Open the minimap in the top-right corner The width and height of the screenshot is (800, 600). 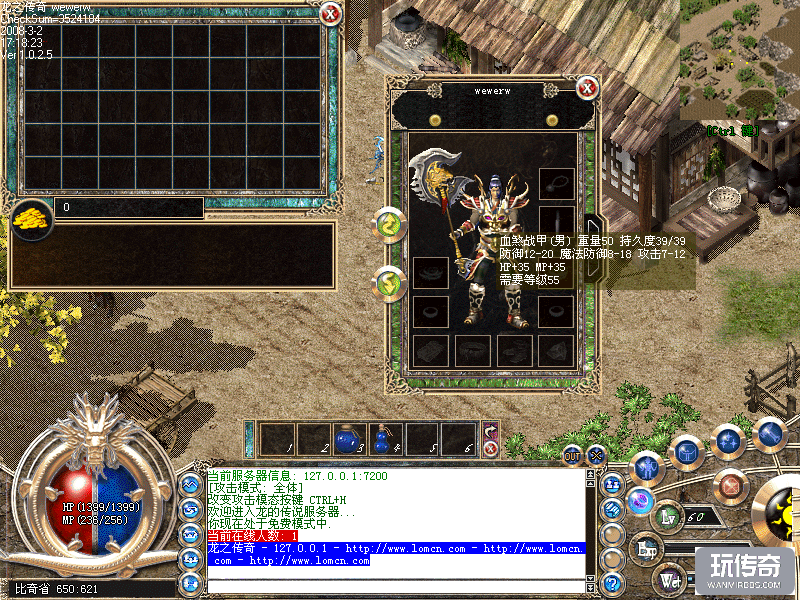point(740,60)
